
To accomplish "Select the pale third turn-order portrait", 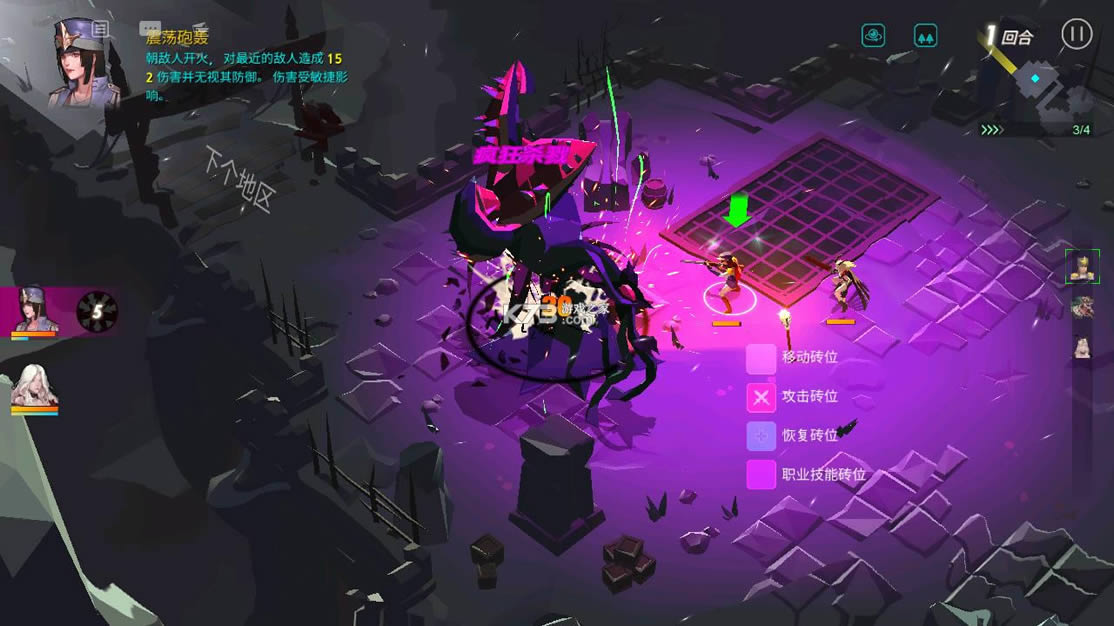I will (1081, 347).
